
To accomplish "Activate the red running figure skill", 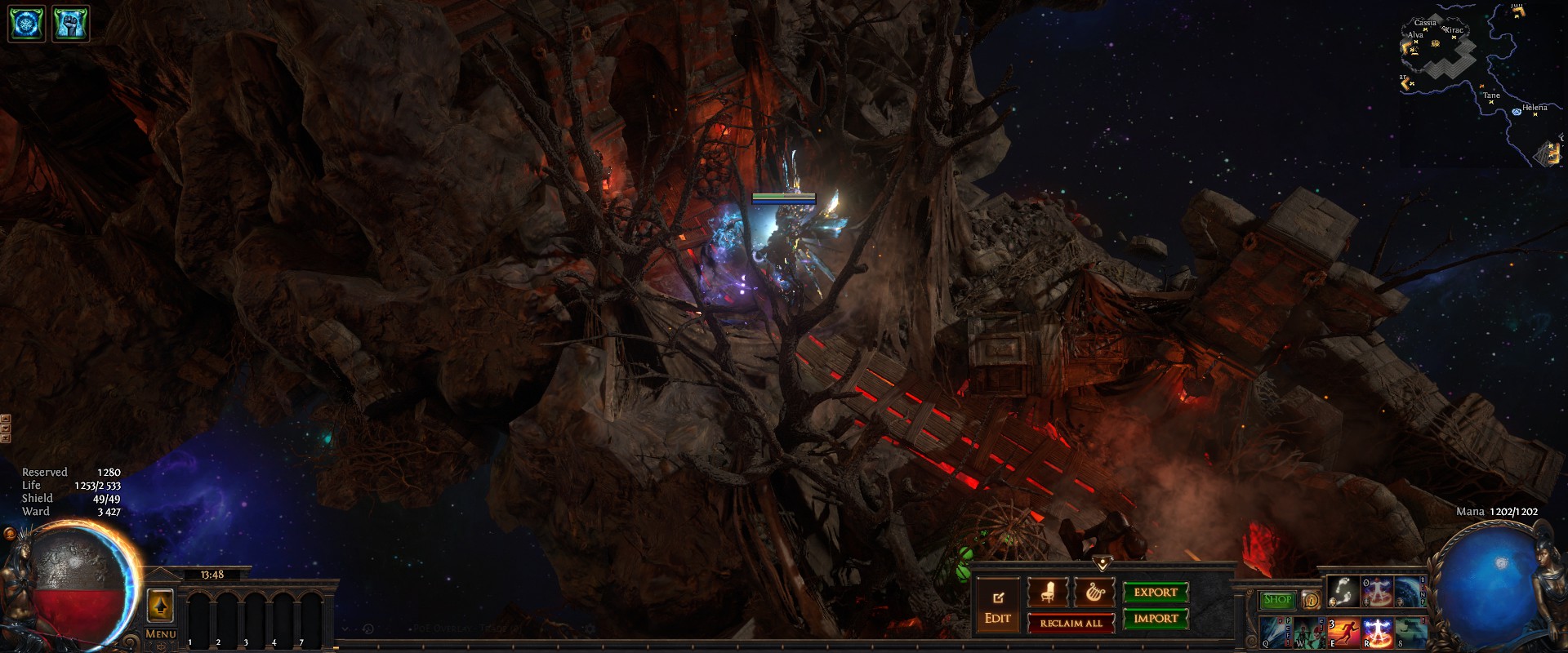I will tap(1343, 633).
